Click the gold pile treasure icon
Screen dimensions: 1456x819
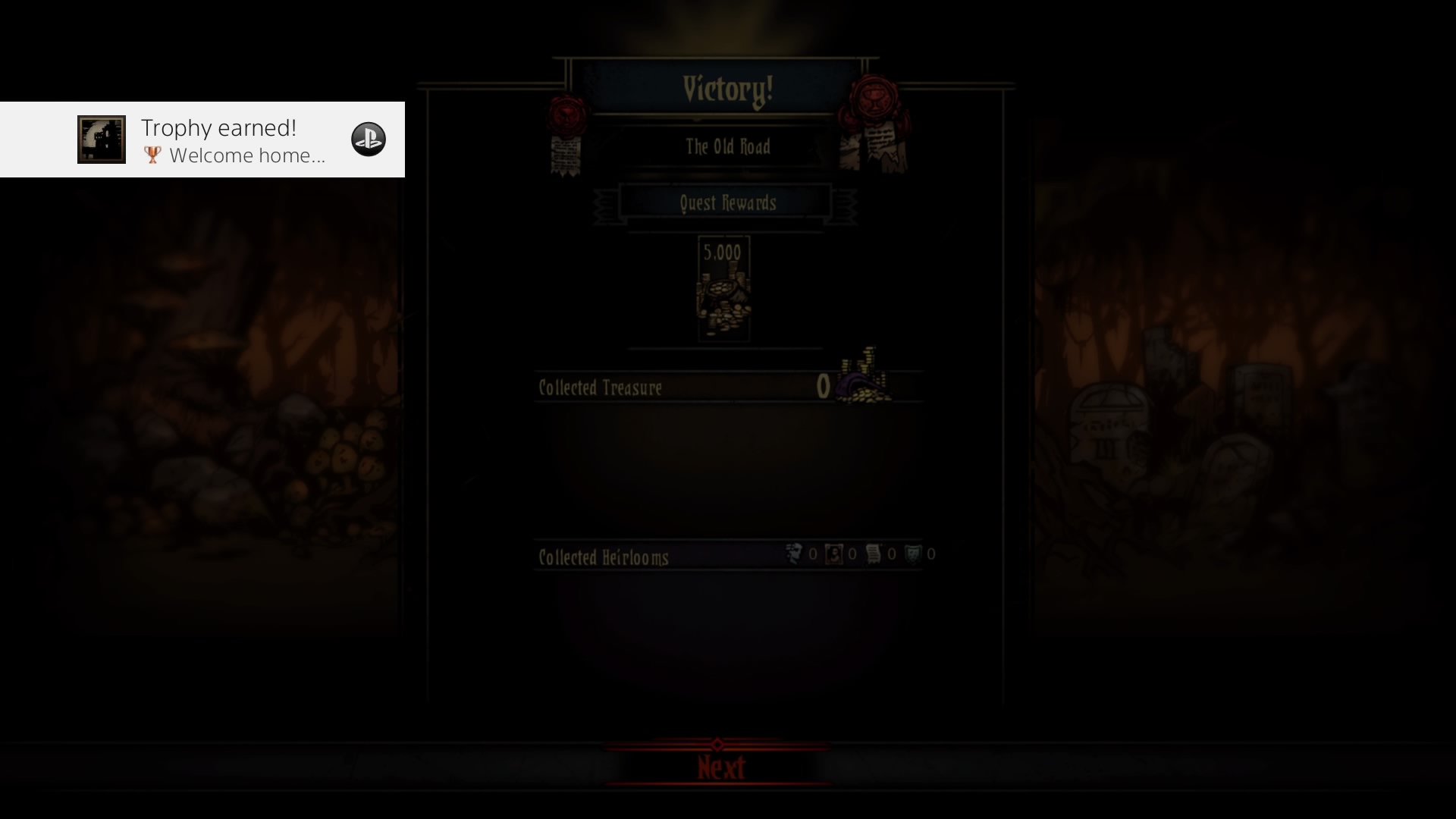click(x=861, y=383)
